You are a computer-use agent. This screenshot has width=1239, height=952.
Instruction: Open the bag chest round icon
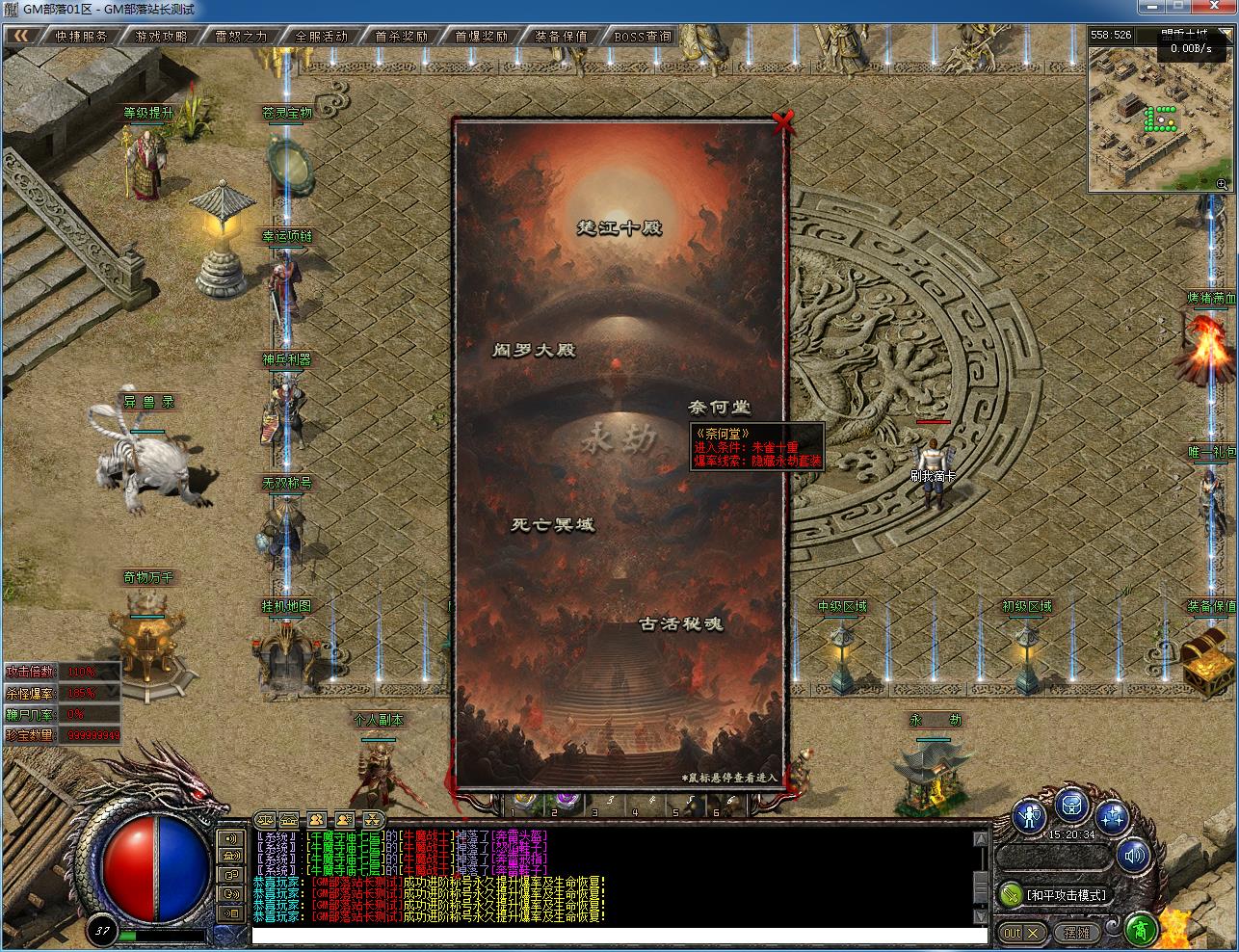(x=1072, y=805)
